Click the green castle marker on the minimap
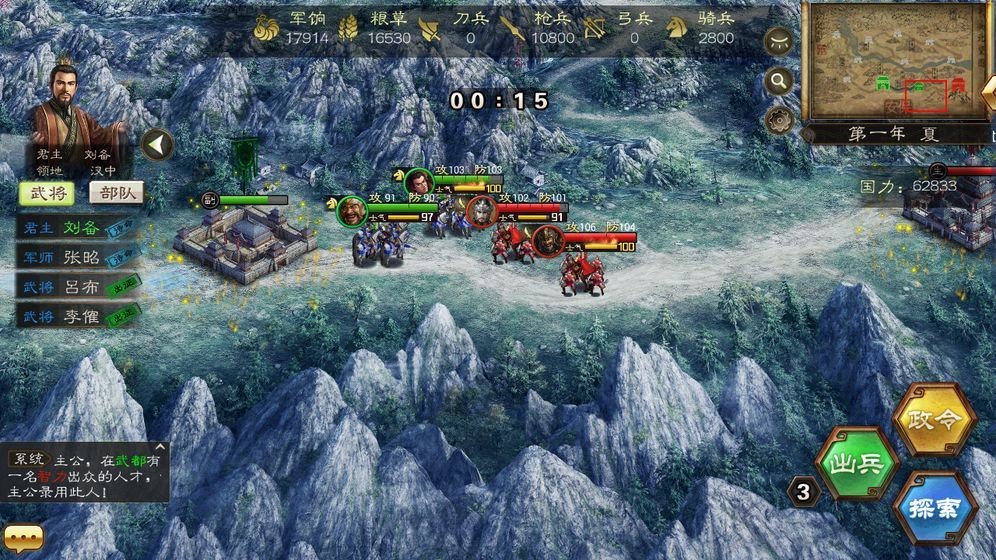Screen dimensions: 996x560 point(883,83)
